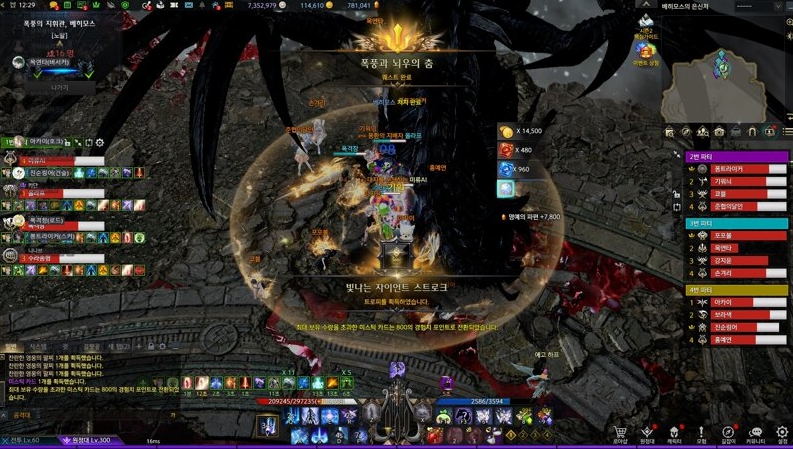
Task: Open the 원정대 (Roster) menu
Action: 648,434
